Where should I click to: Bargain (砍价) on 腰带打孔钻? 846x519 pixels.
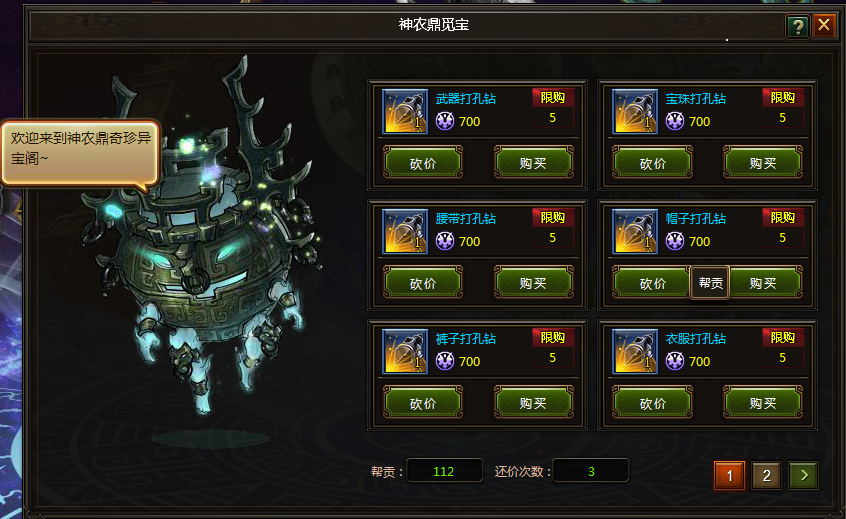pyautogui.click(x=423, y=283)
